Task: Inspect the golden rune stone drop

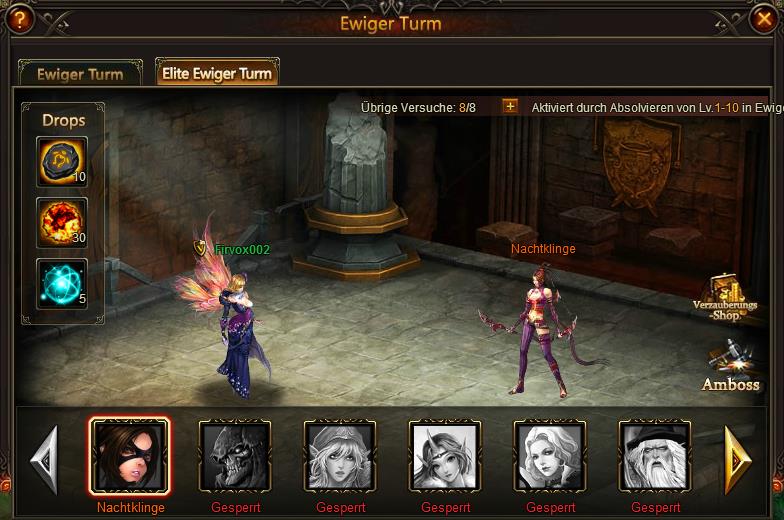Action: pos(61,161)
